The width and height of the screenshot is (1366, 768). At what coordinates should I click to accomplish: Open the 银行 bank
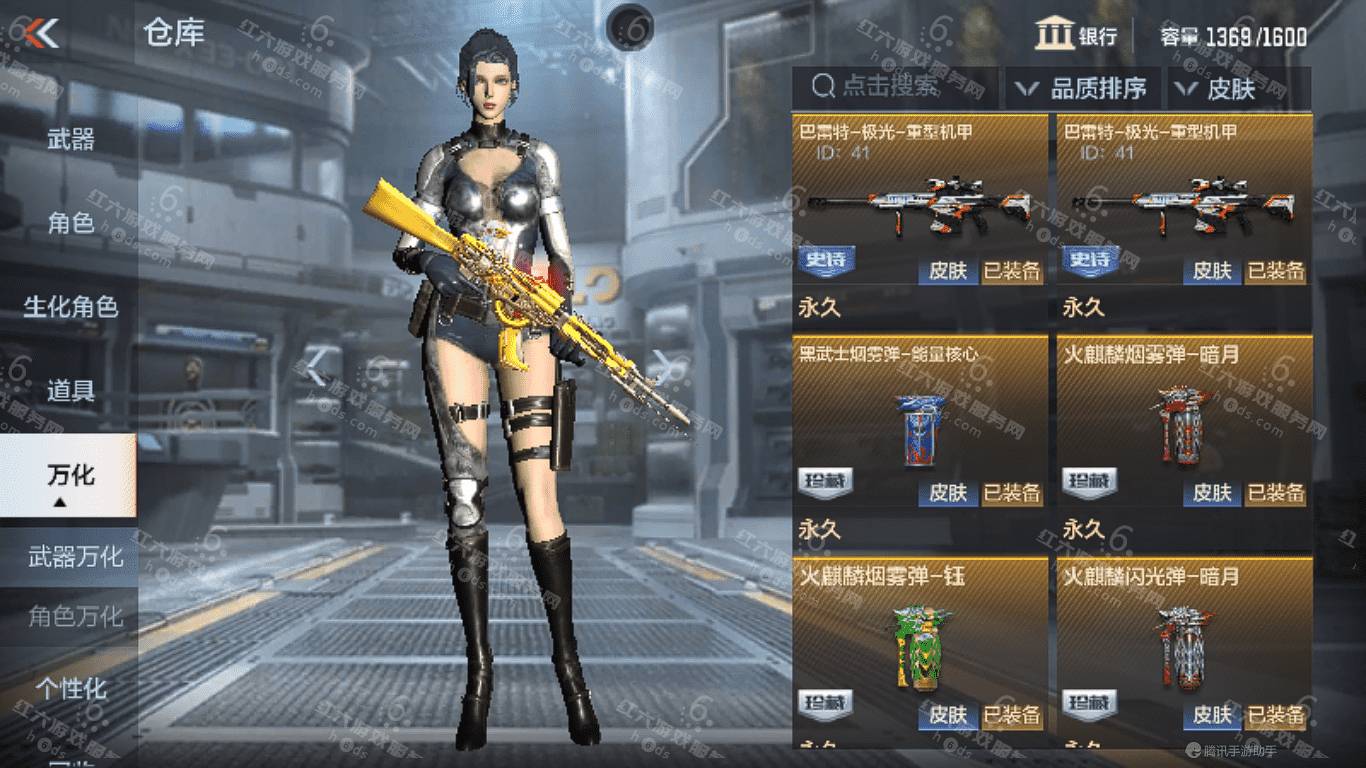tap(1077, 36)
